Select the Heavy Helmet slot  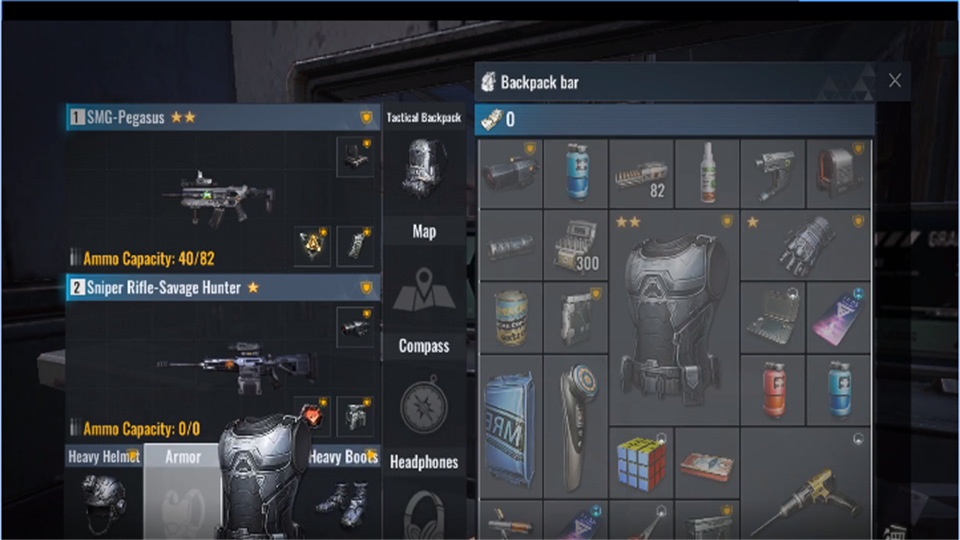point(104,495)
